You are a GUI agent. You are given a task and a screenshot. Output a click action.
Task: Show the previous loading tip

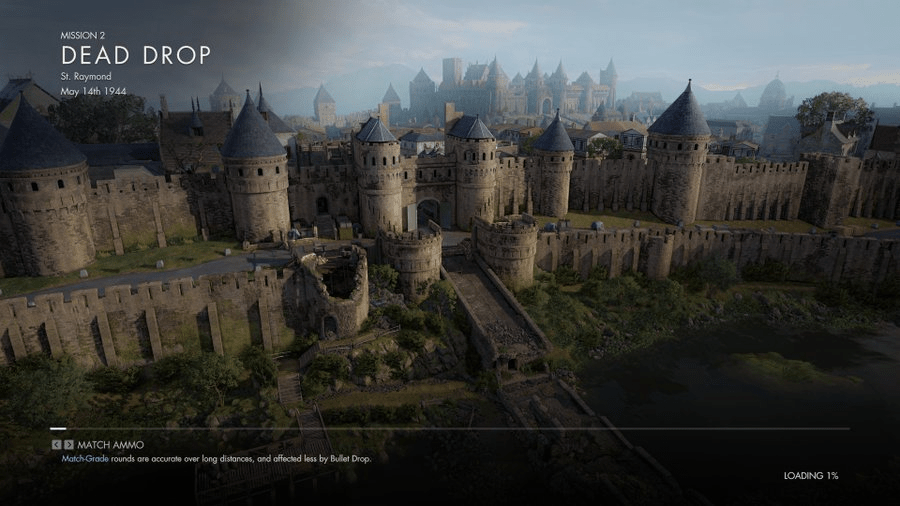56,444
